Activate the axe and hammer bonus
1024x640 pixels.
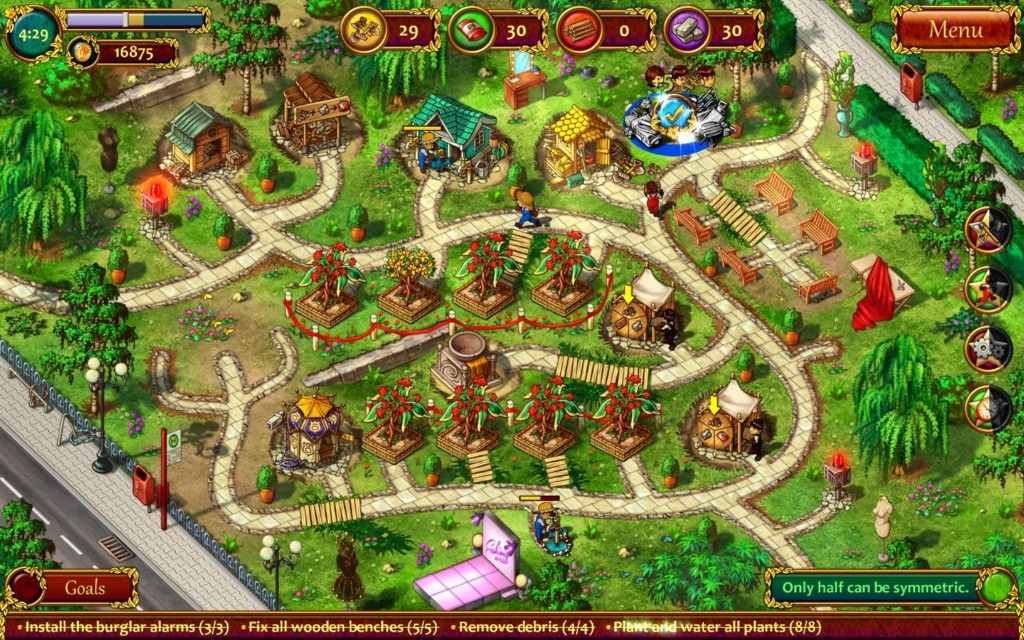tap(987, 228)
